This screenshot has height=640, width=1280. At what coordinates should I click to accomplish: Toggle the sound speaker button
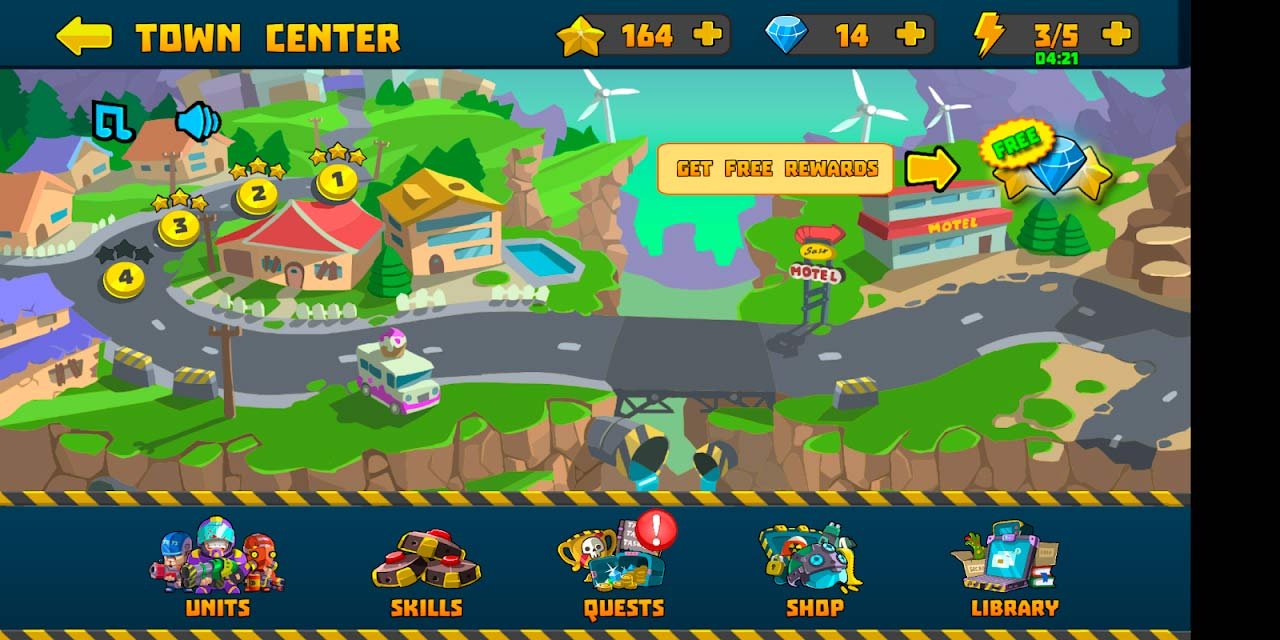197,121
